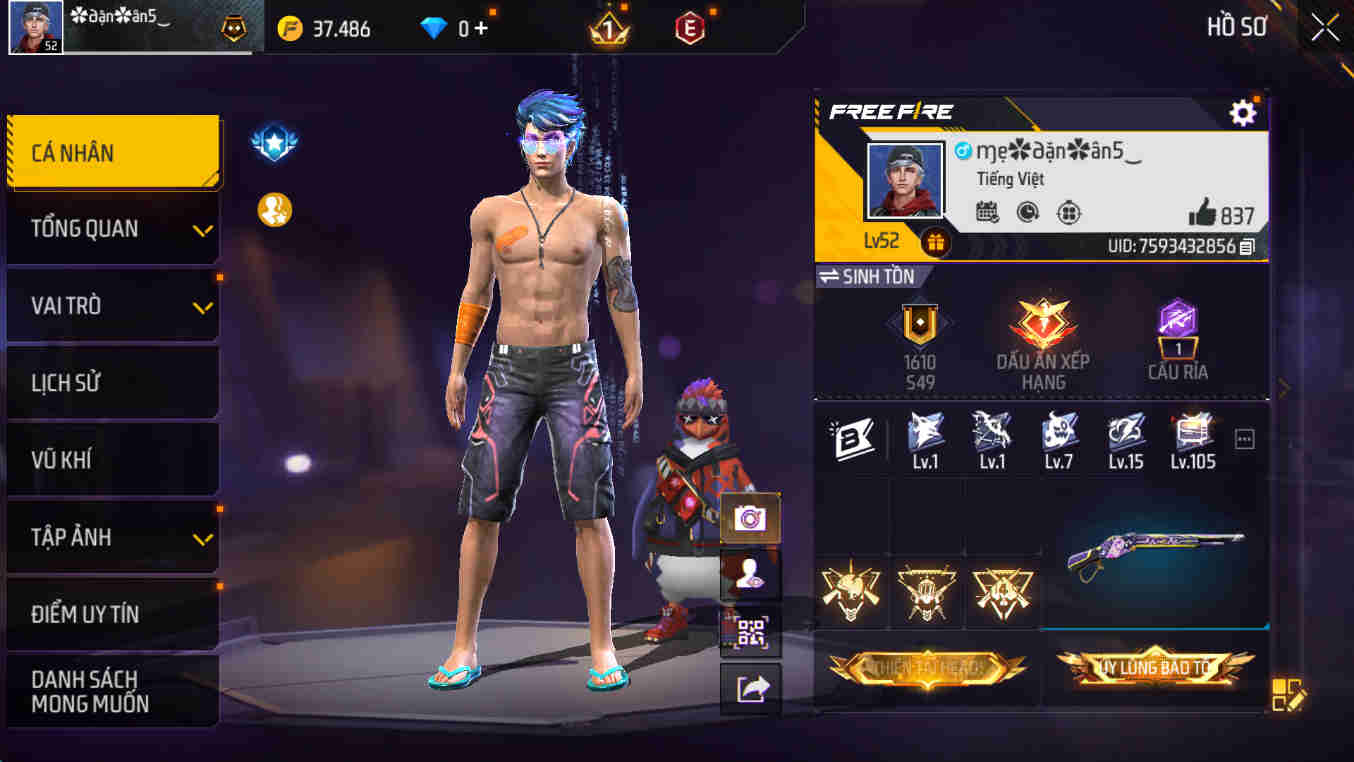Select the camera screenshot icon beside the character

[749, 519]
